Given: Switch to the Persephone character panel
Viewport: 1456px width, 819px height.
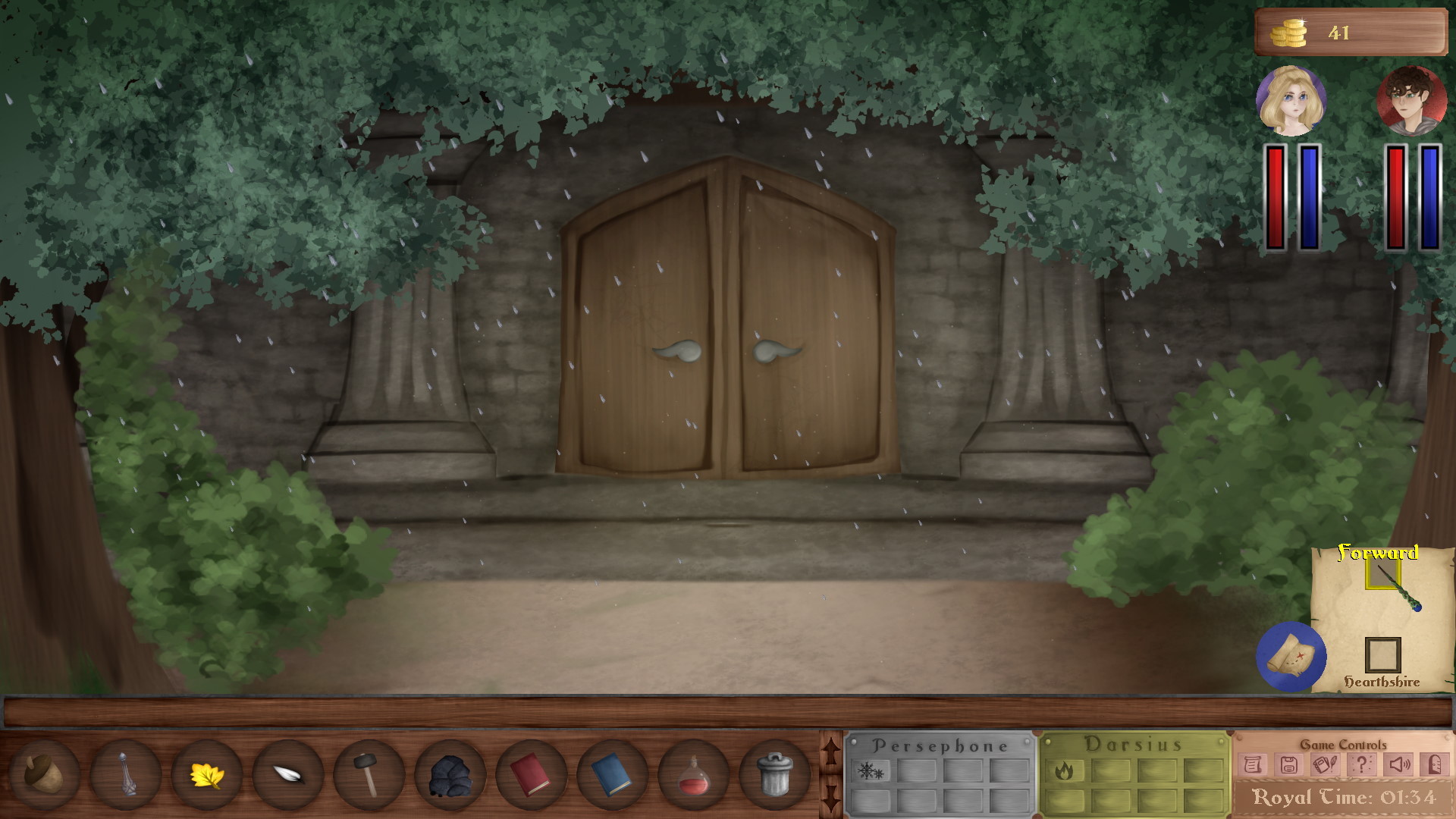Looking at the screenshot, I should pos(940,745).
